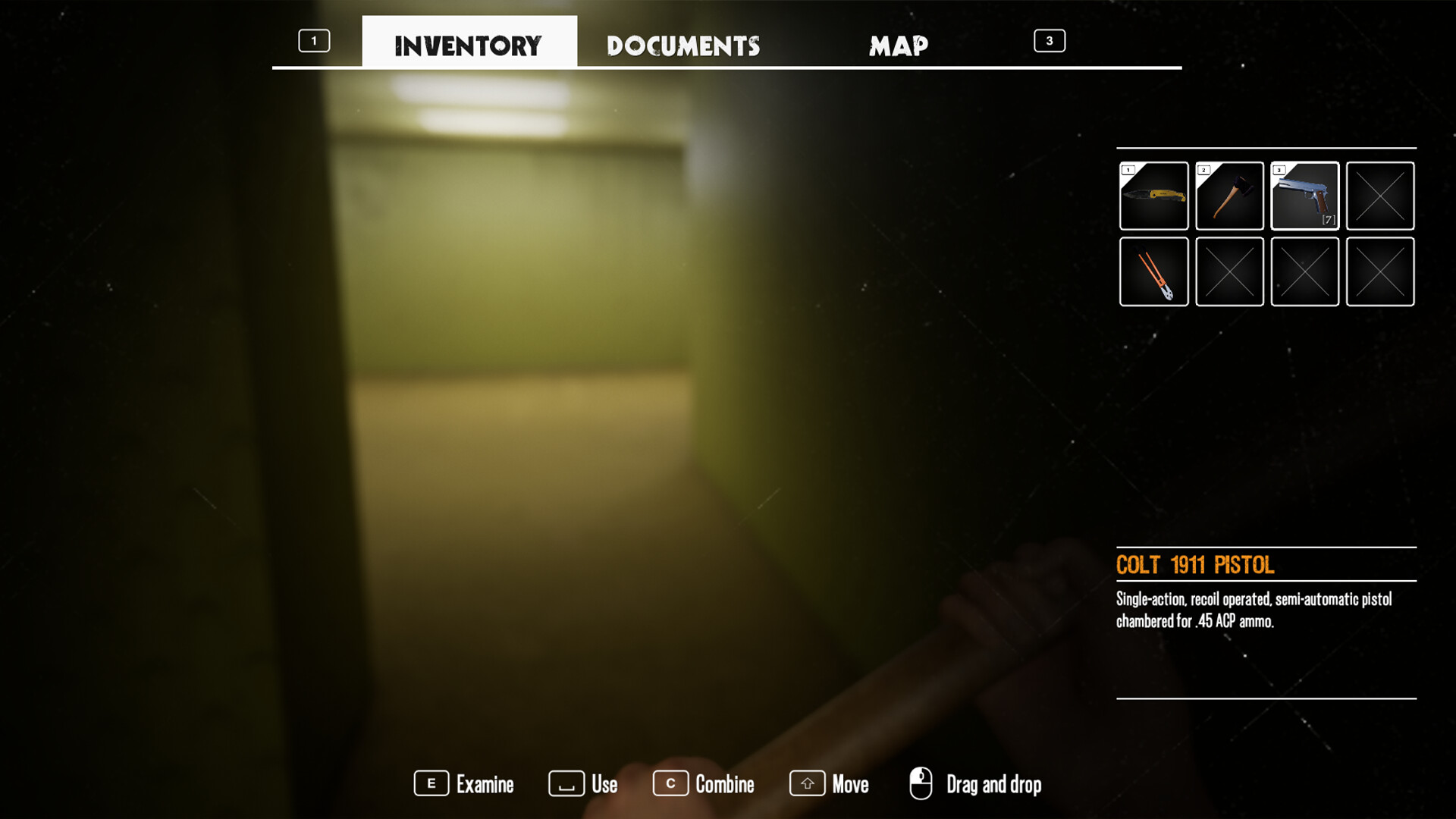
Task: Select the Colt 1911 pistol in slot 3
Action: coord(1304,196)
